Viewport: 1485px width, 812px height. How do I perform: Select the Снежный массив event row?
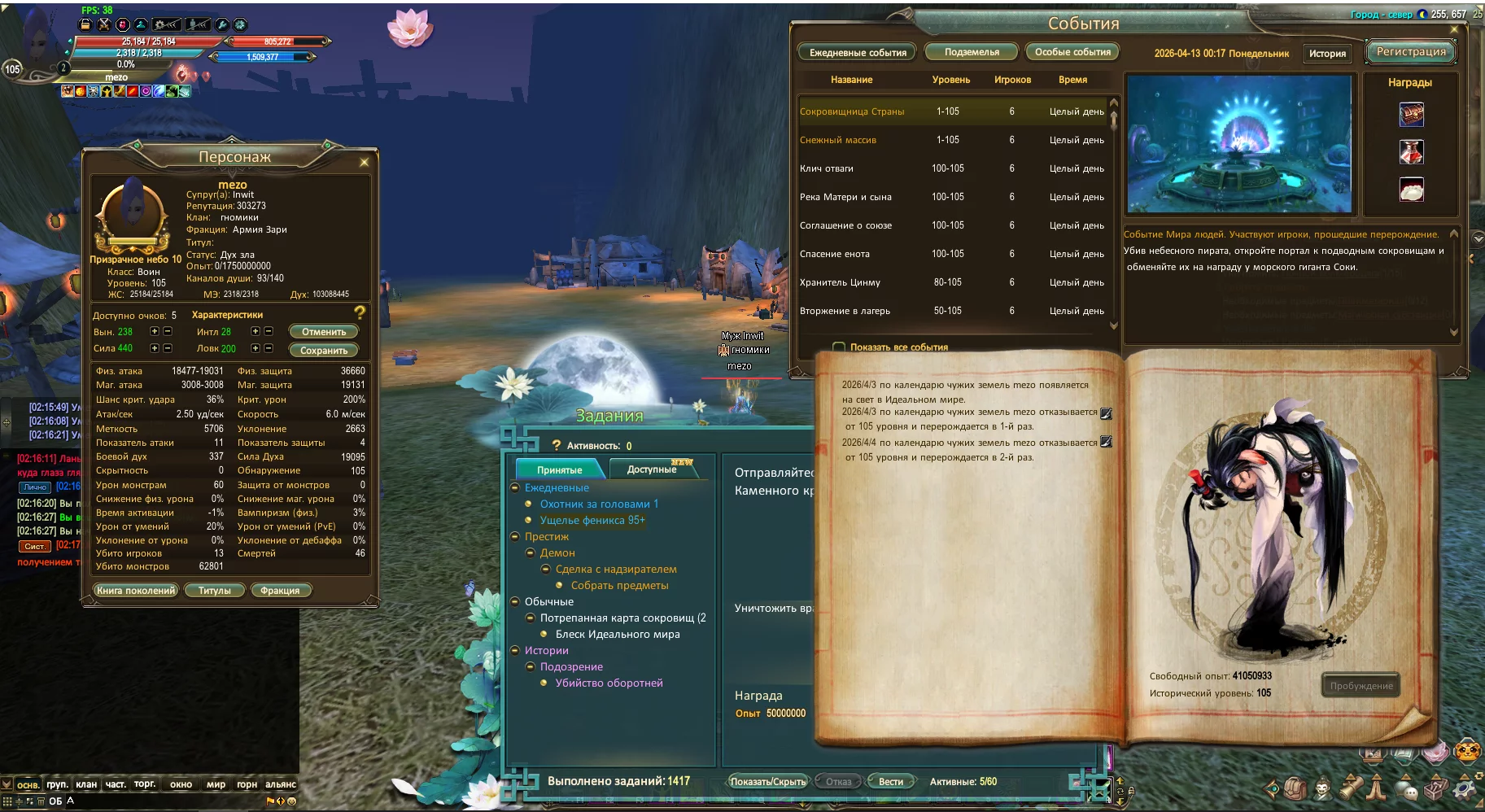838,140
